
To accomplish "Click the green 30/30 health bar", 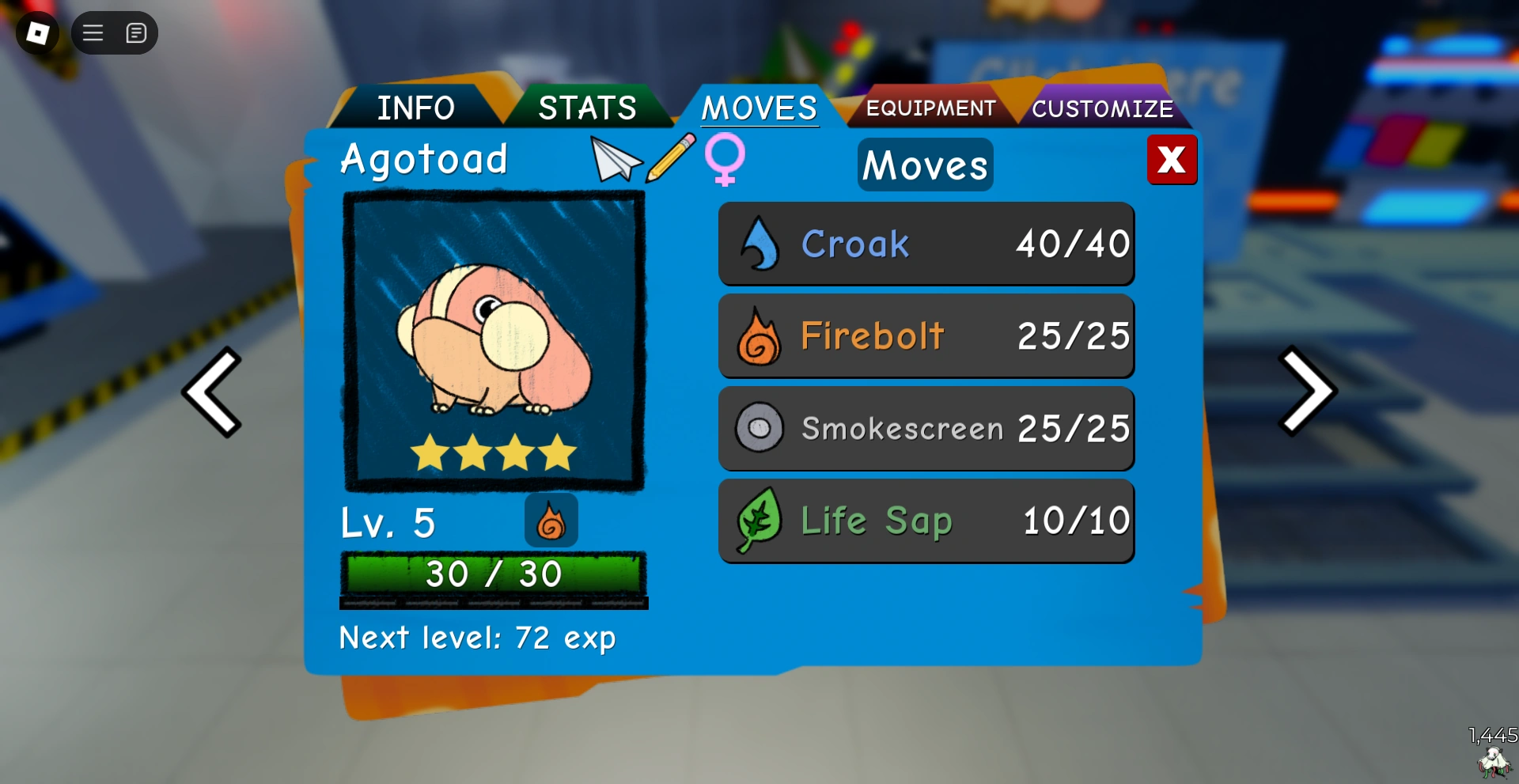I will (494, 574).
